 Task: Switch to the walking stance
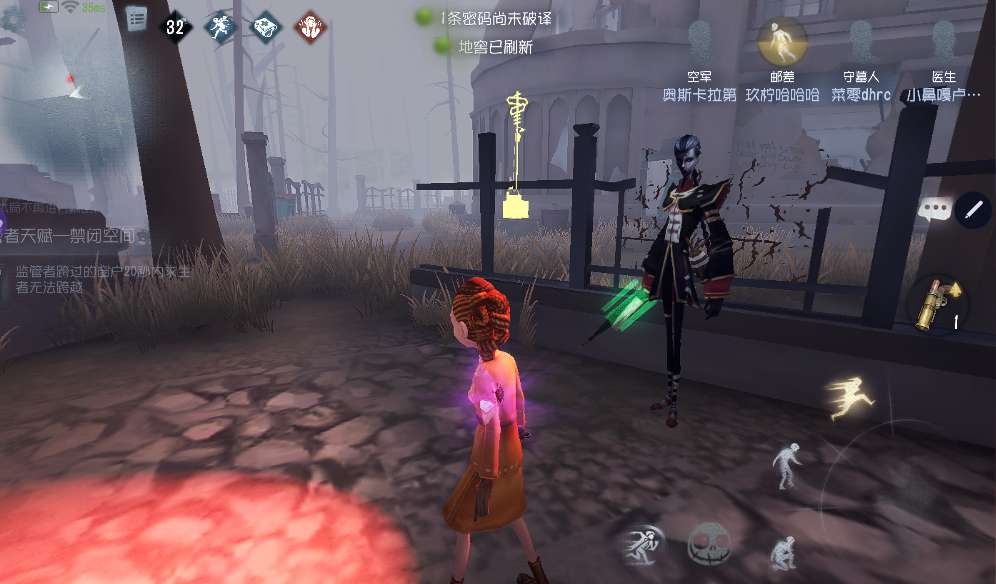click(786, 465)
